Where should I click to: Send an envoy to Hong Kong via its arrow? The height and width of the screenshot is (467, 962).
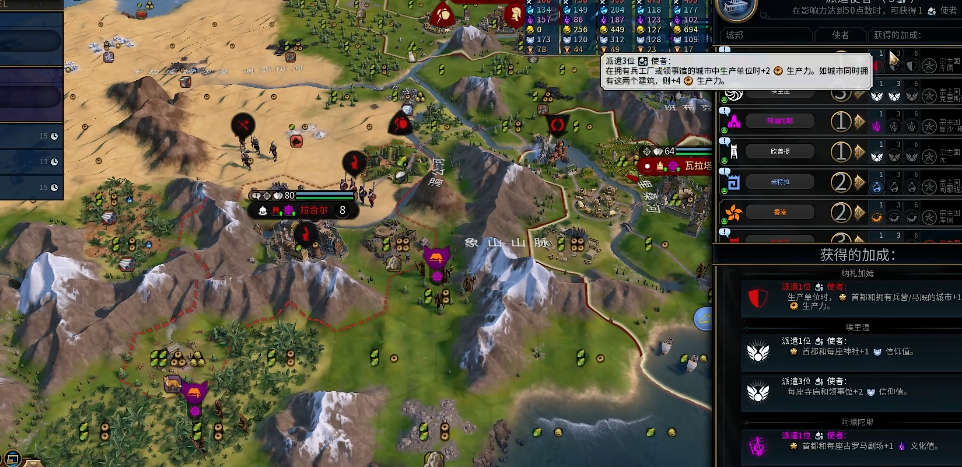(857, 213)
